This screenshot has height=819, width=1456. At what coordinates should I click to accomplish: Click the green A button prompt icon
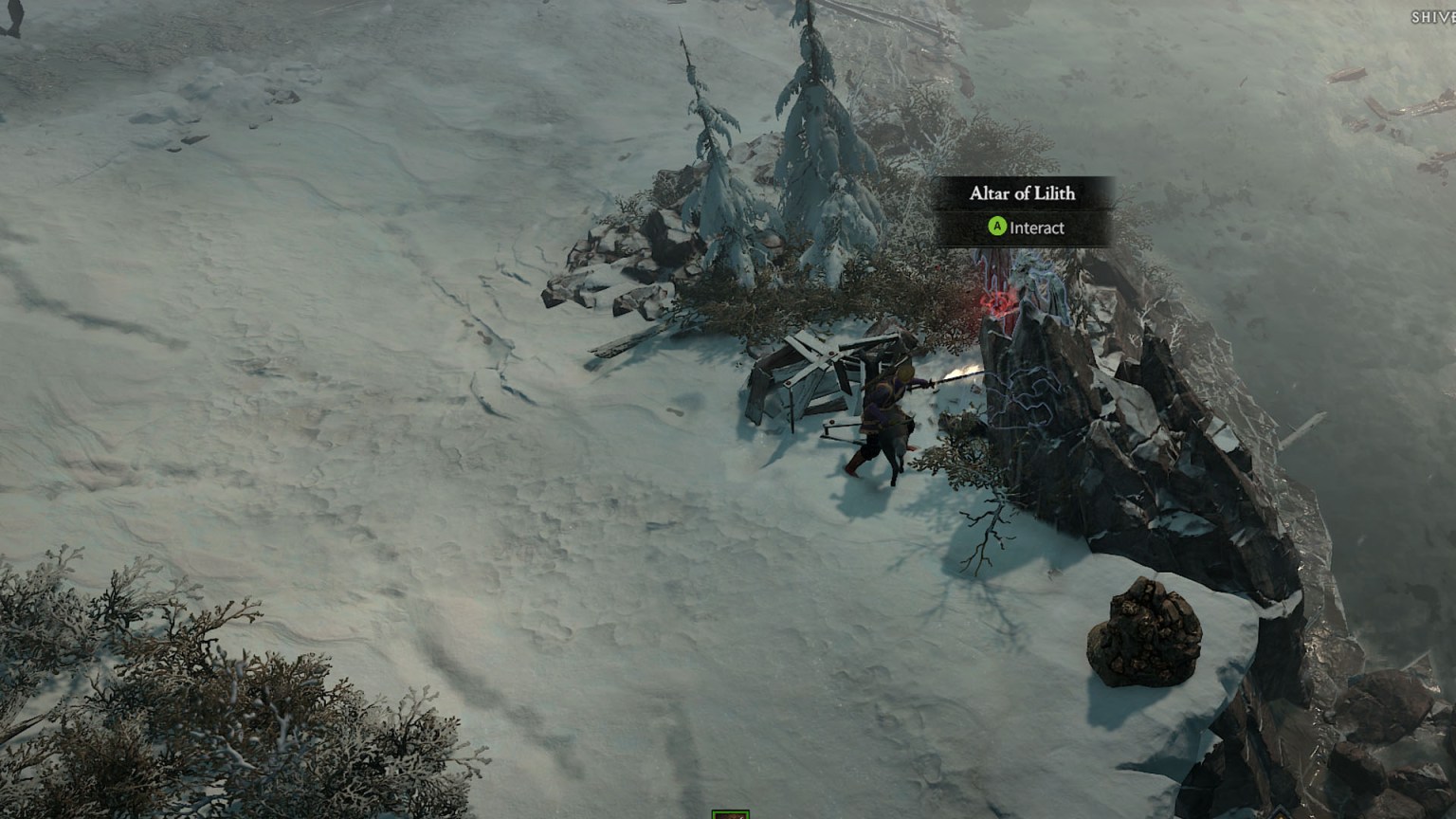[x=996, y=227]
